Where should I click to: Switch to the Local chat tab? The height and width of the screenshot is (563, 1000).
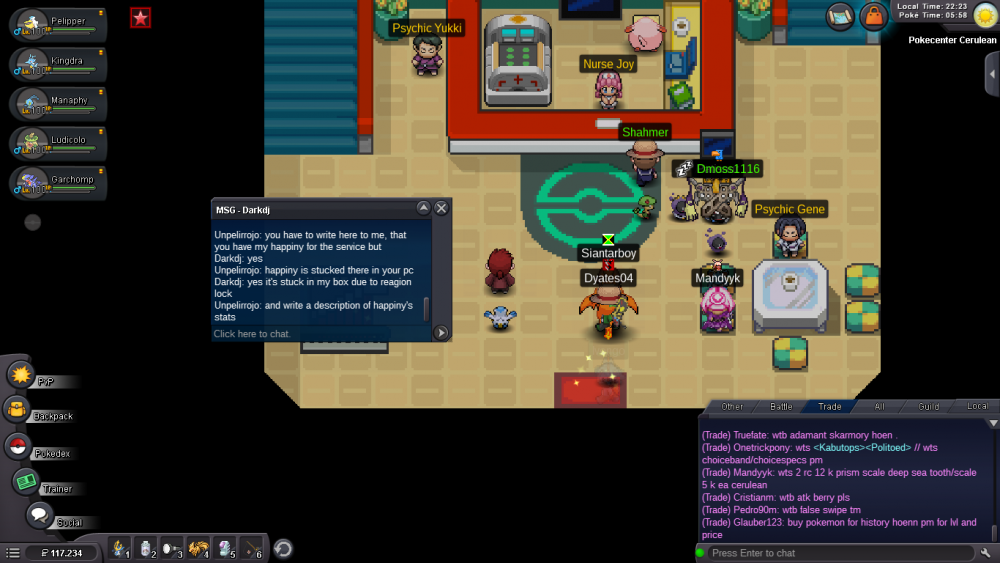click(x=977, y=407)
